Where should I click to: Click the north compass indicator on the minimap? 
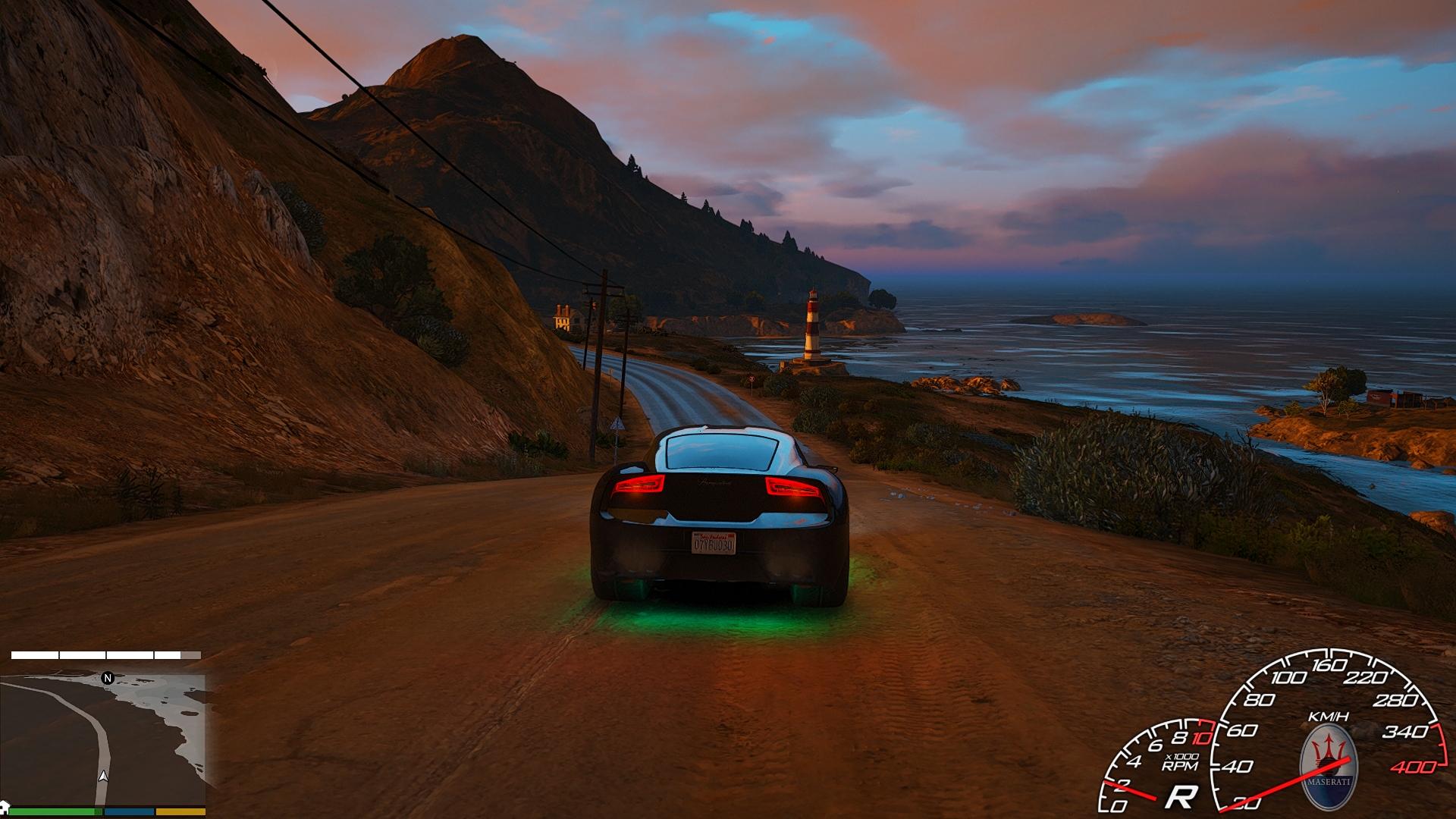(108, 679)
